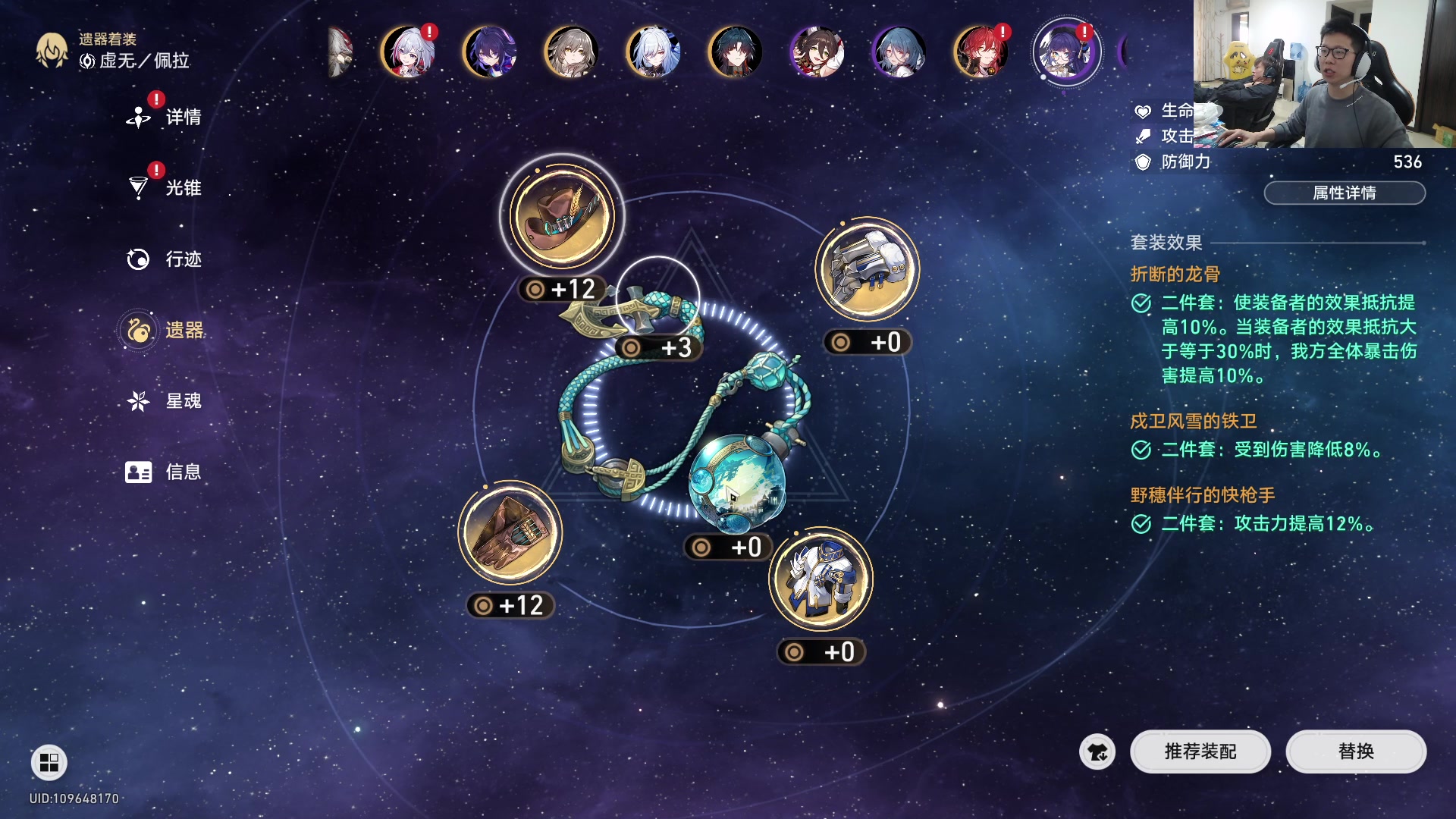
Task: Open the relic outfit preset icon button
Action: tap(1097, 752)
